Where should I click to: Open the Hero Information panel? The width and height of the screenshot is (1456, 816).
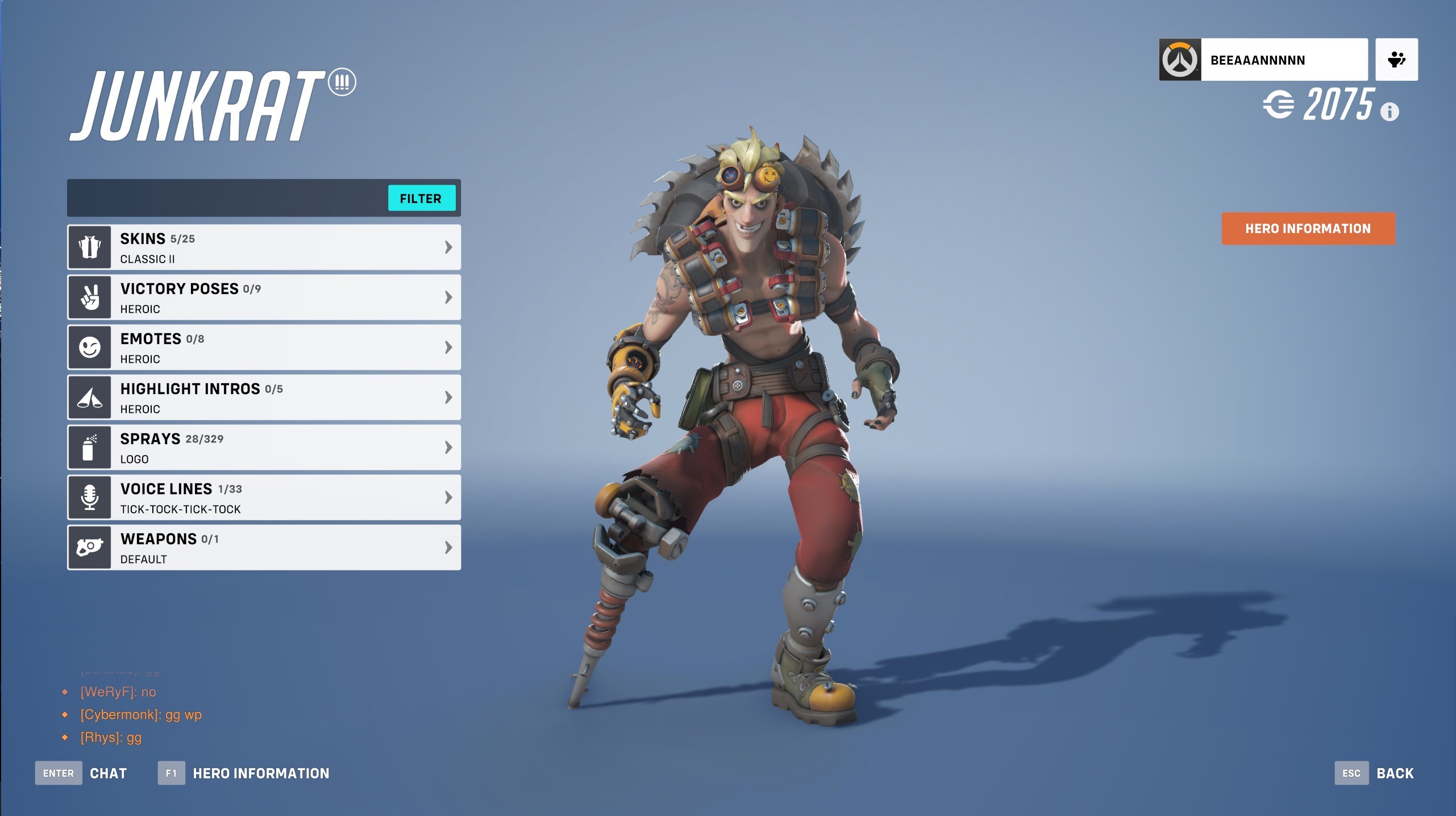[1308, 229]
